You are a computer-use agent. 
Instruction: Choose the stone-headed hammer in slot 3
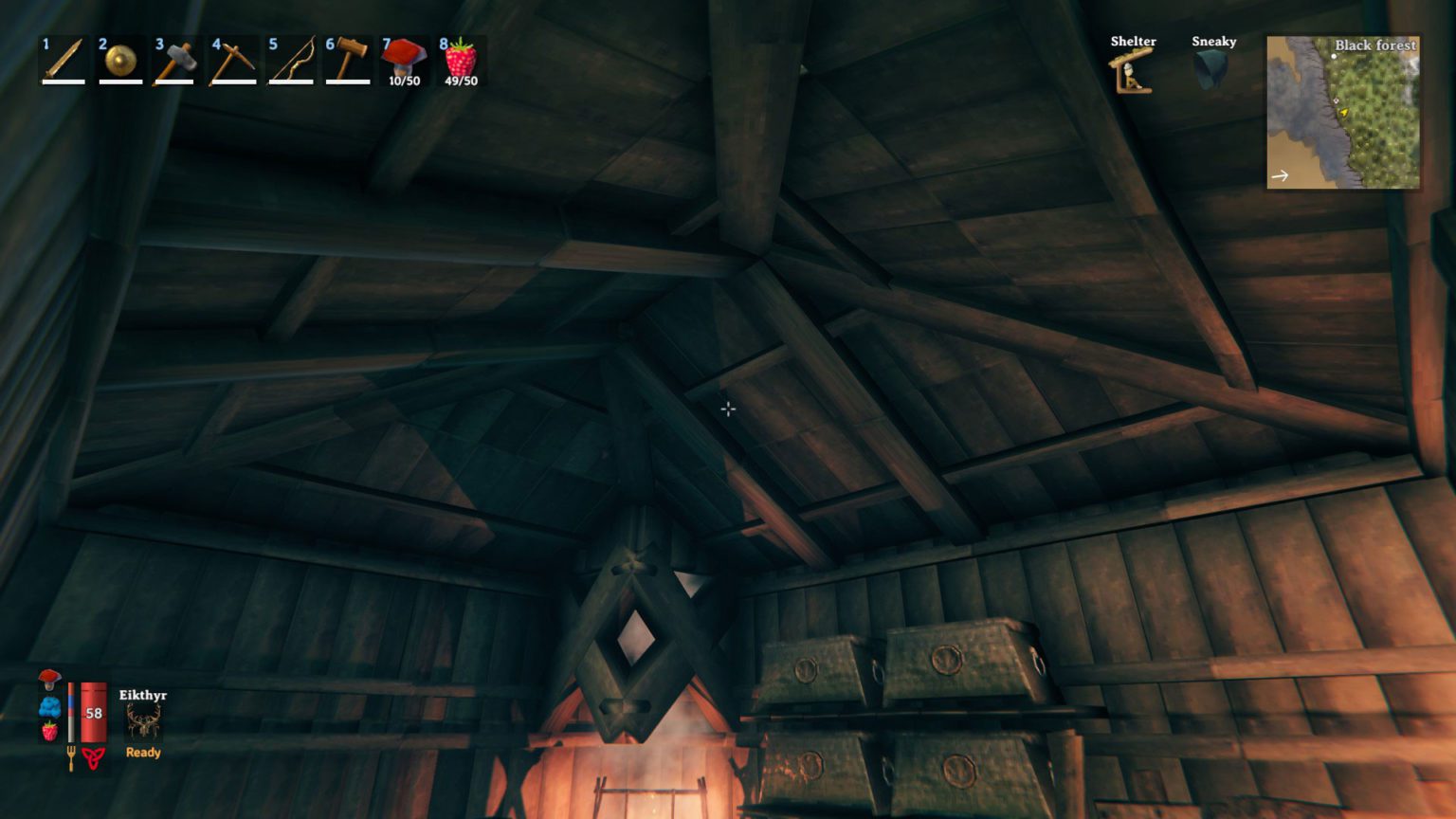click(176, 61)
